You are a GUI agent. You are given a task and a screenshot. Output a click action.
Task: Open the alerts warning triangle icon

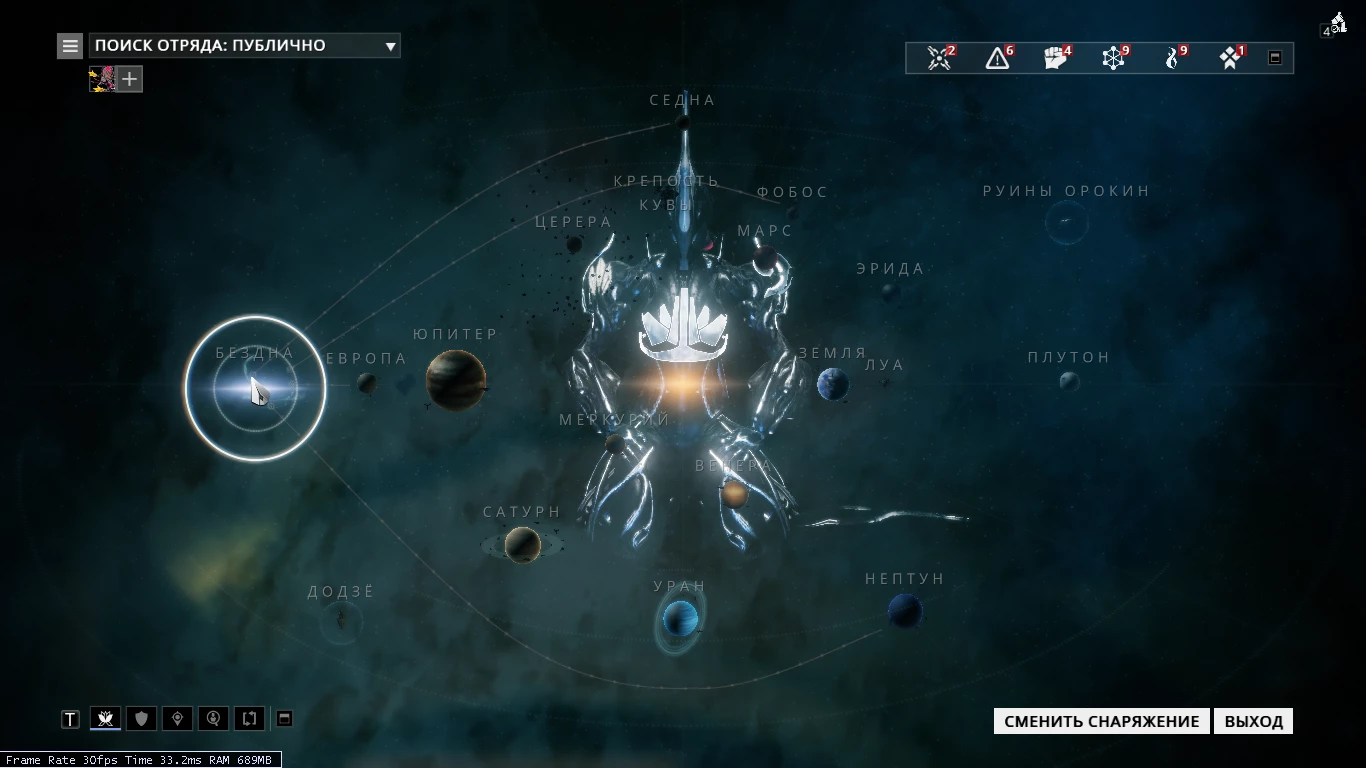997,58
